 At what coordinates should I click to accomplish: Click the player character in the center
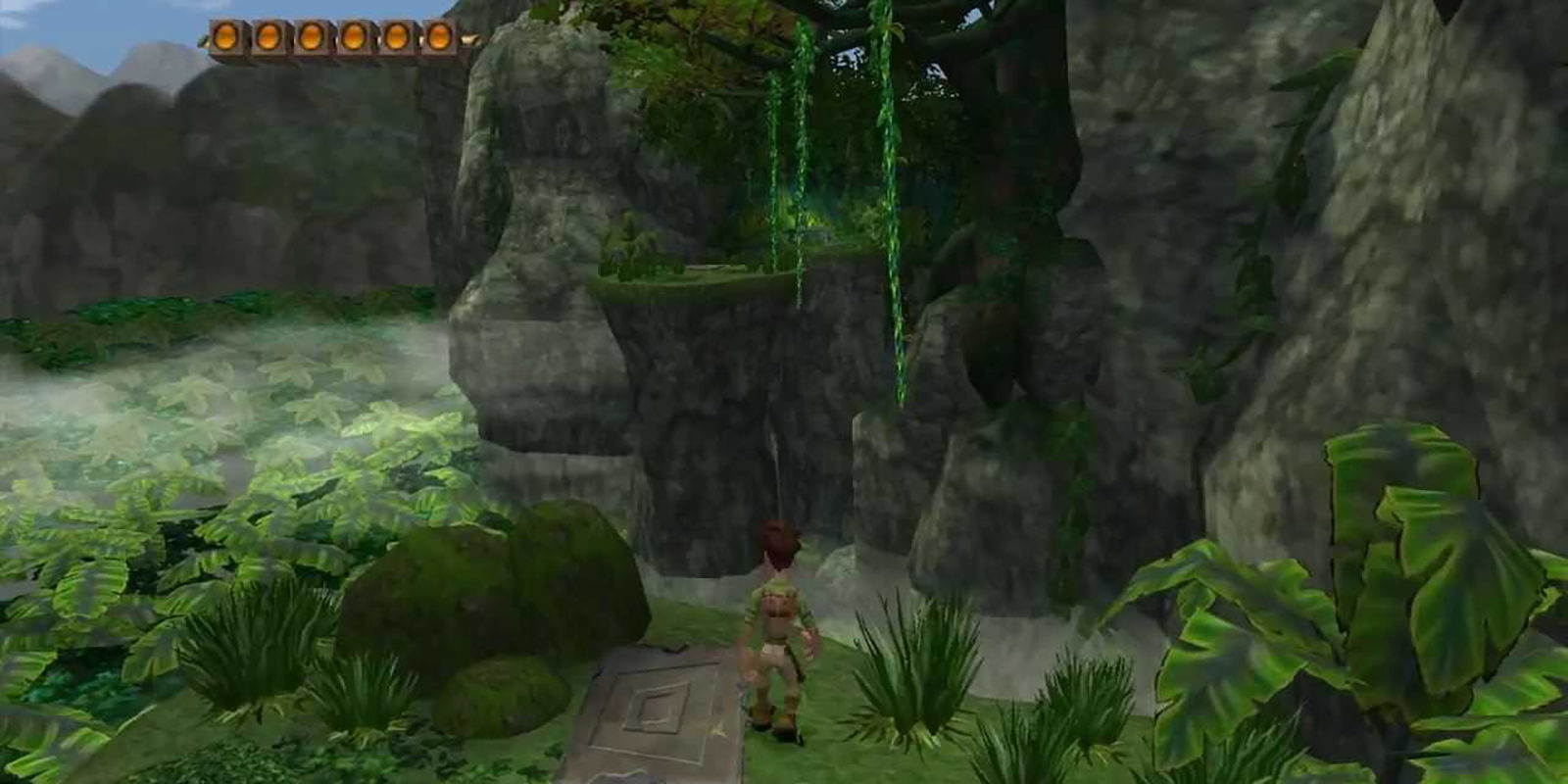pos(779,627)
